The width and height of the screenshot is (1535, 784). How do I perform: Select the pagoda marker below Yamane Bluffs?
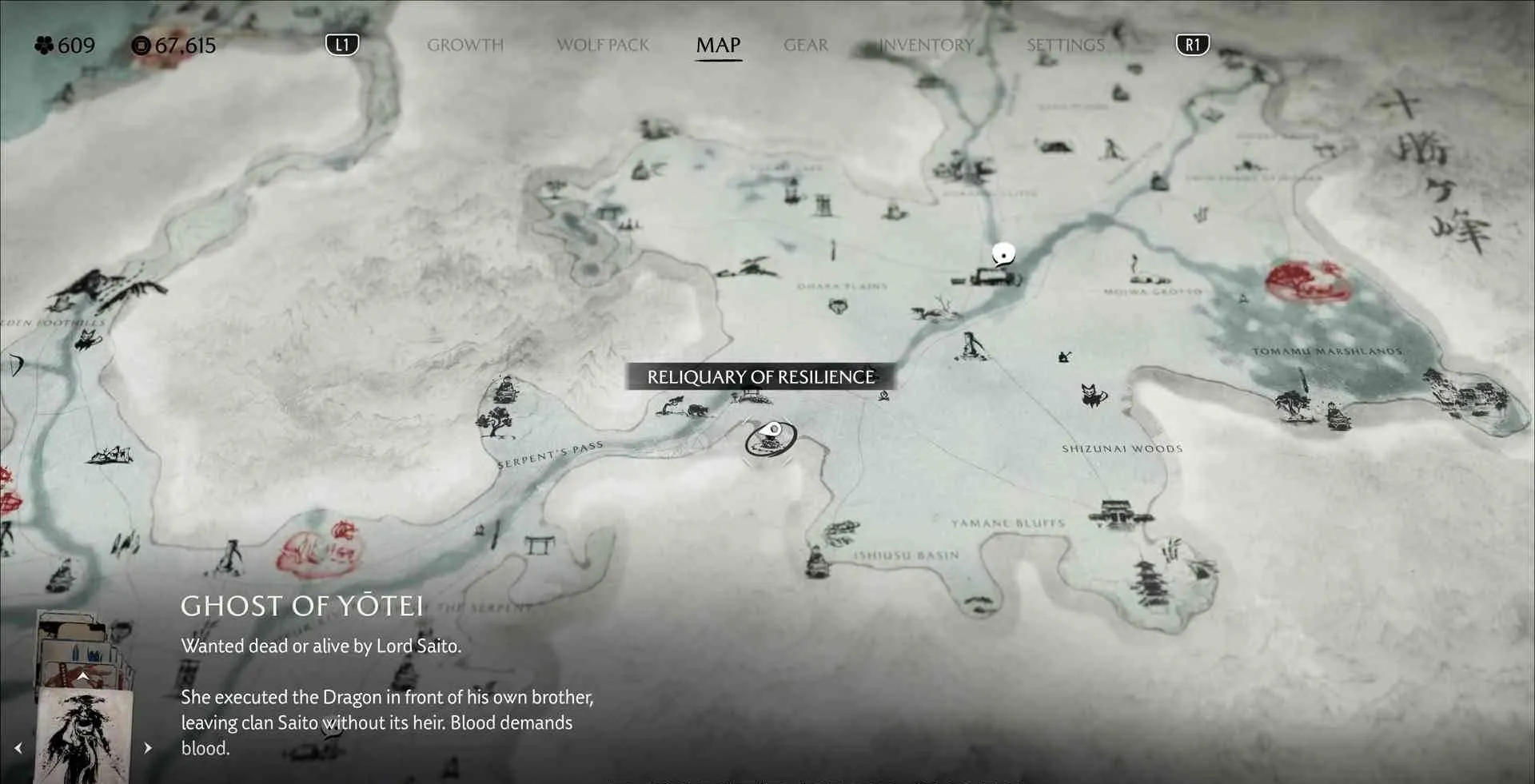click(x=1150, y=583)
